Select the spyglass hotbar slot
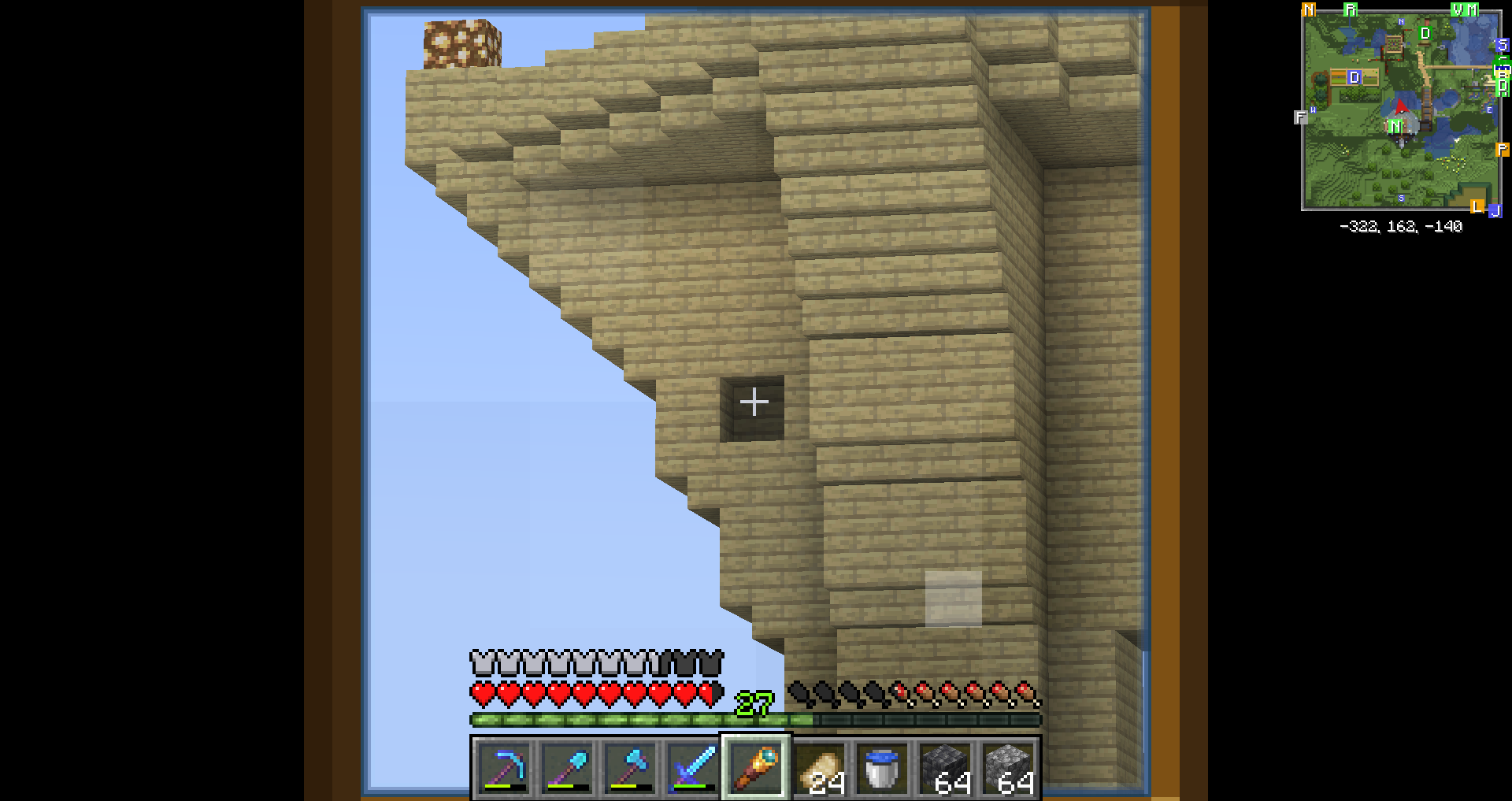The image size is (1512, 801). [x=756, y=768]
